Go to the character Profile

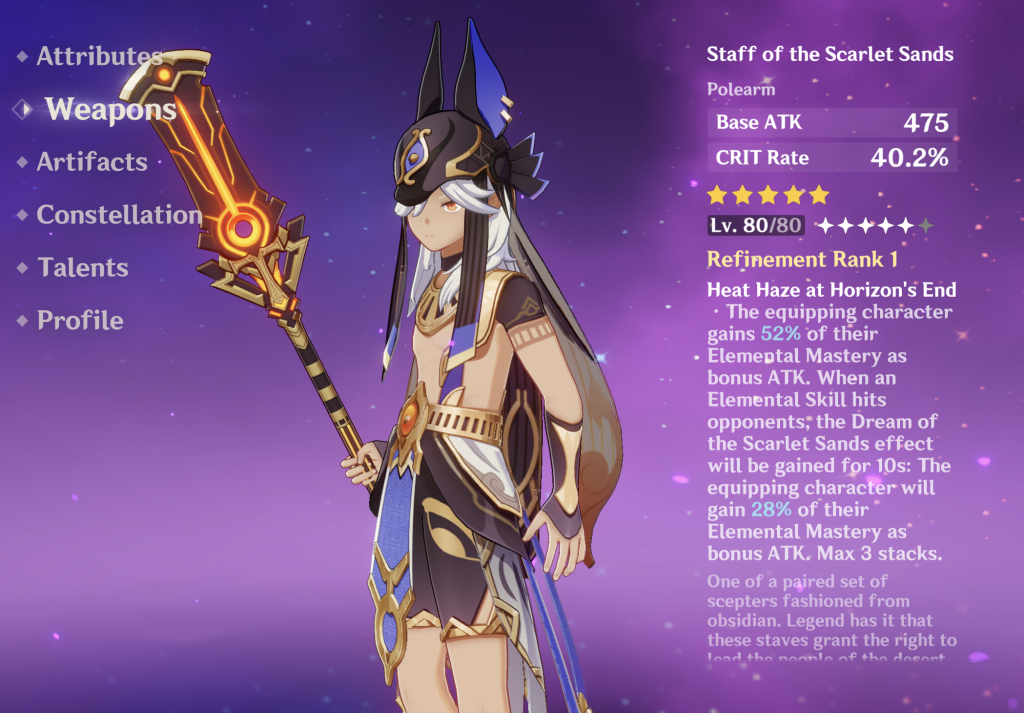pyautogui.click(x=80, y=321)
